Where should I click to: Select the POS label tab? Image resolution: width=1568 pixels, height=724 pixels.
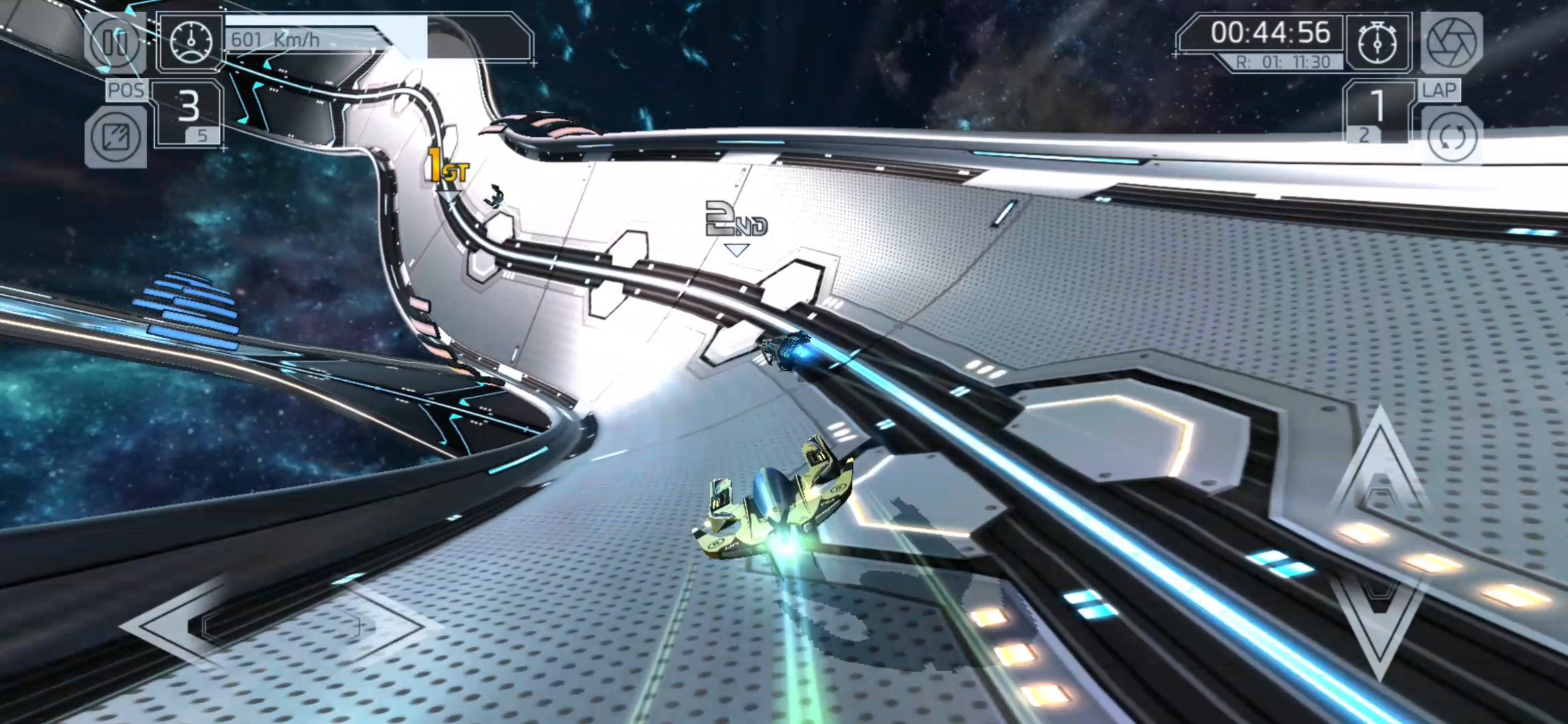[x=127, y=89]
